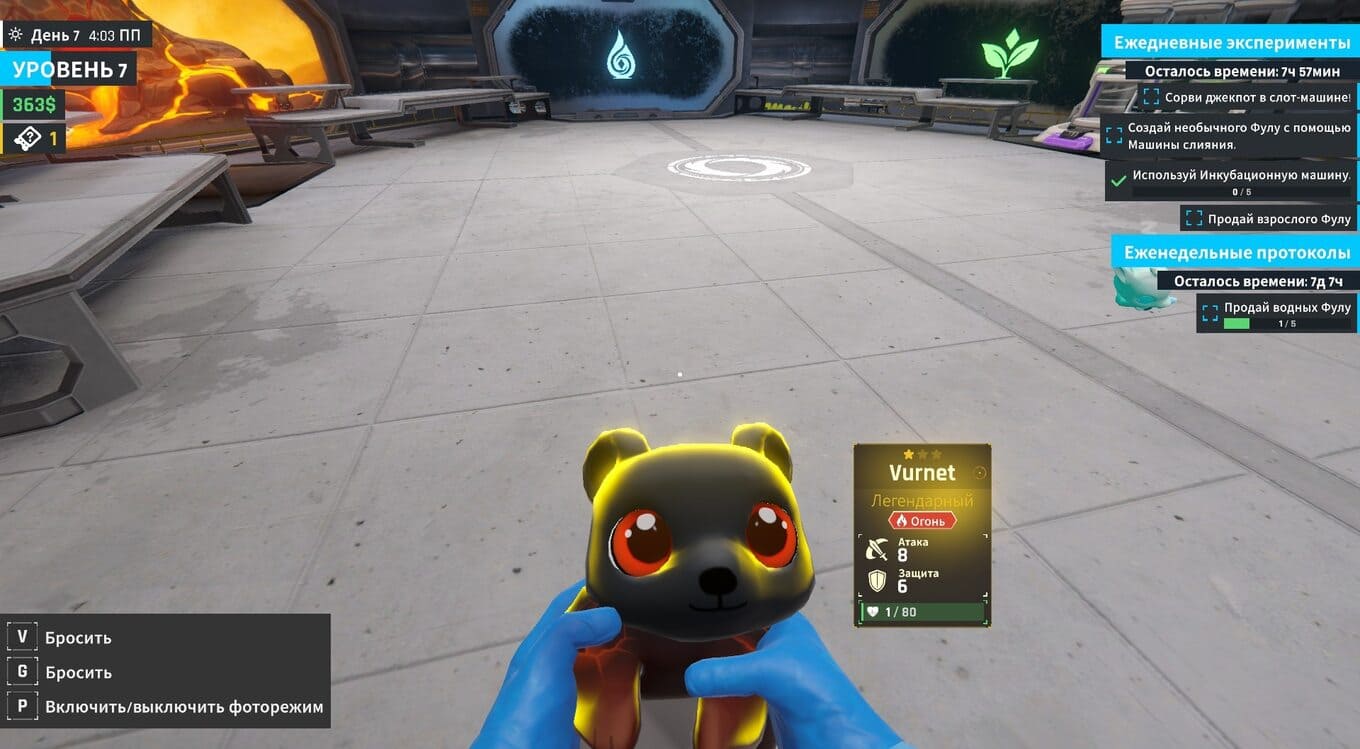This screenshot has width=1360, height=749.
Task: Click the Ежедневные эксперименты header
Action: (x=1232, y=43)
